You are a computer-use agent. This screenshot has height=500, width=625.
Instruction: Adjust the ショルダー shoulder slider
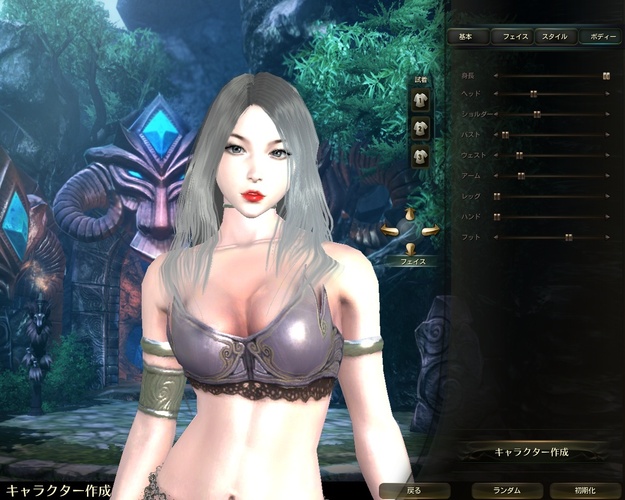(537, 114)
